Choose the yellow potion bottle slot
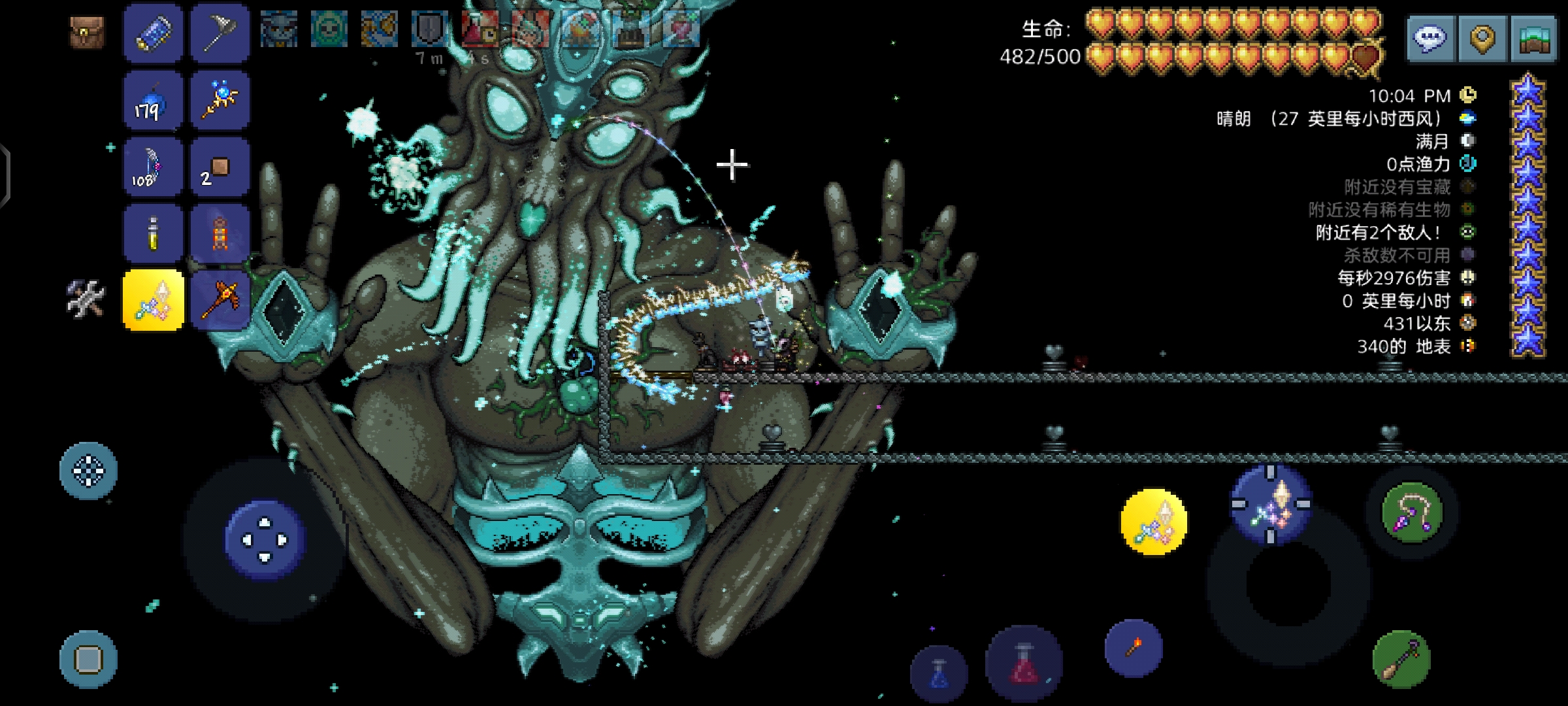The width and height of the screenshot is (1568, 706). (154, 234)
